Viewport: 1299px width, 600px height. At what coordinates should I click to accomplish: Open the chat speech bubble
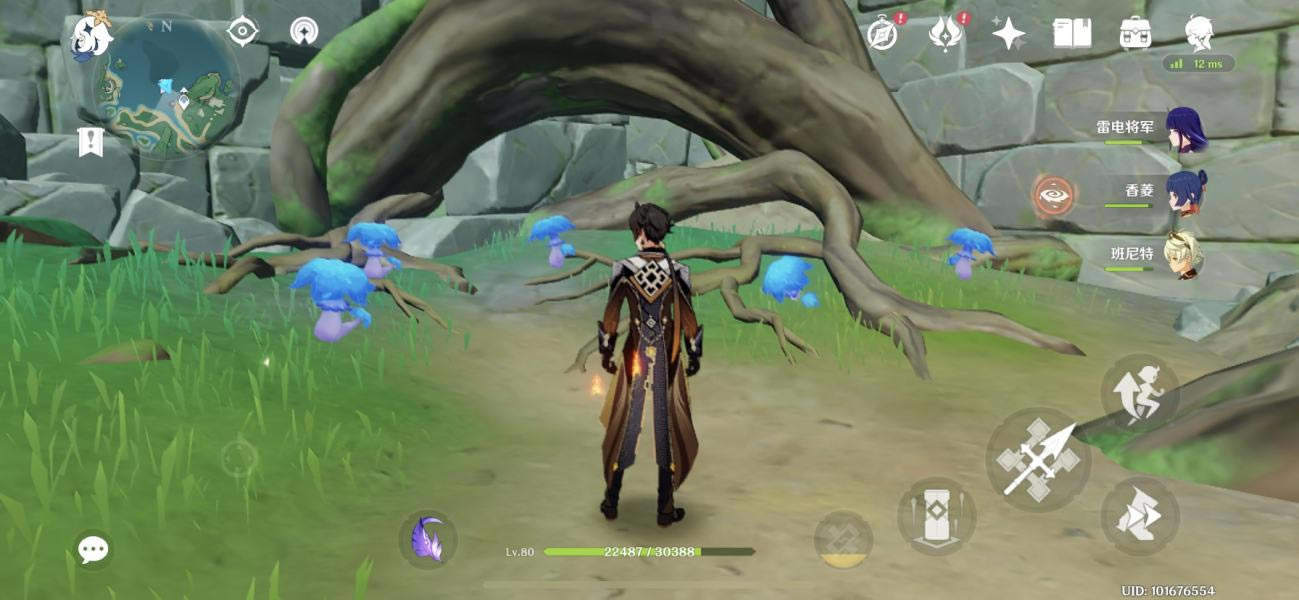click(93, 548)
